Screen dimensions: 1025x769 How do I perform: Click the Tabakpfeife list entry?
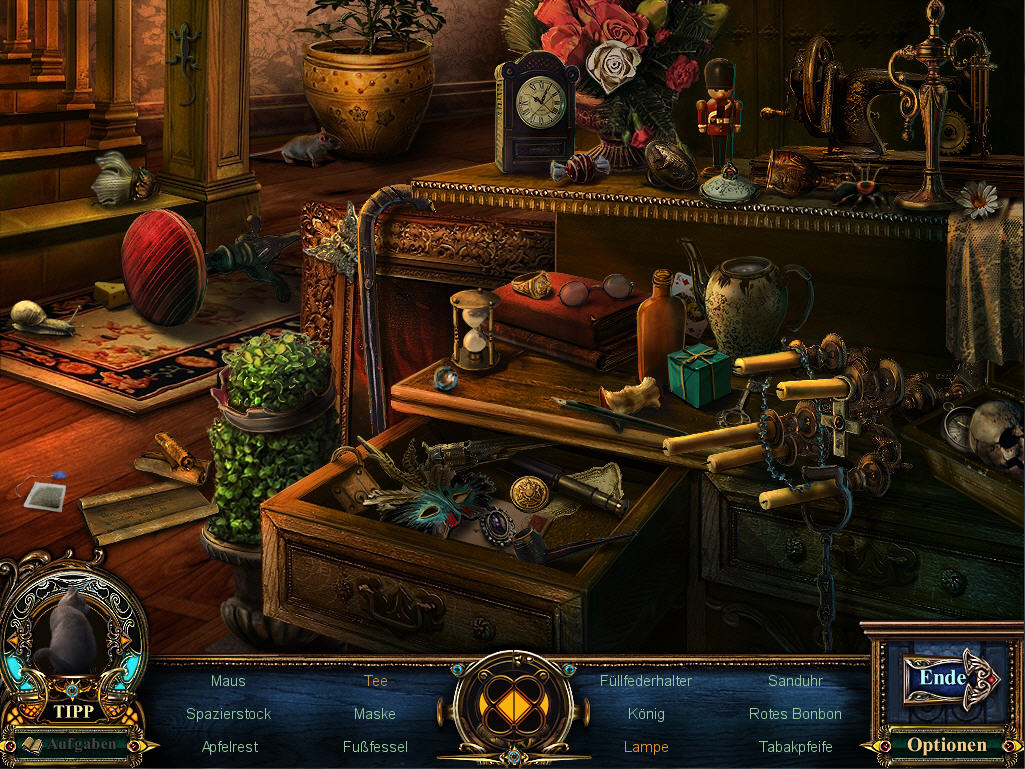(795, 747)
